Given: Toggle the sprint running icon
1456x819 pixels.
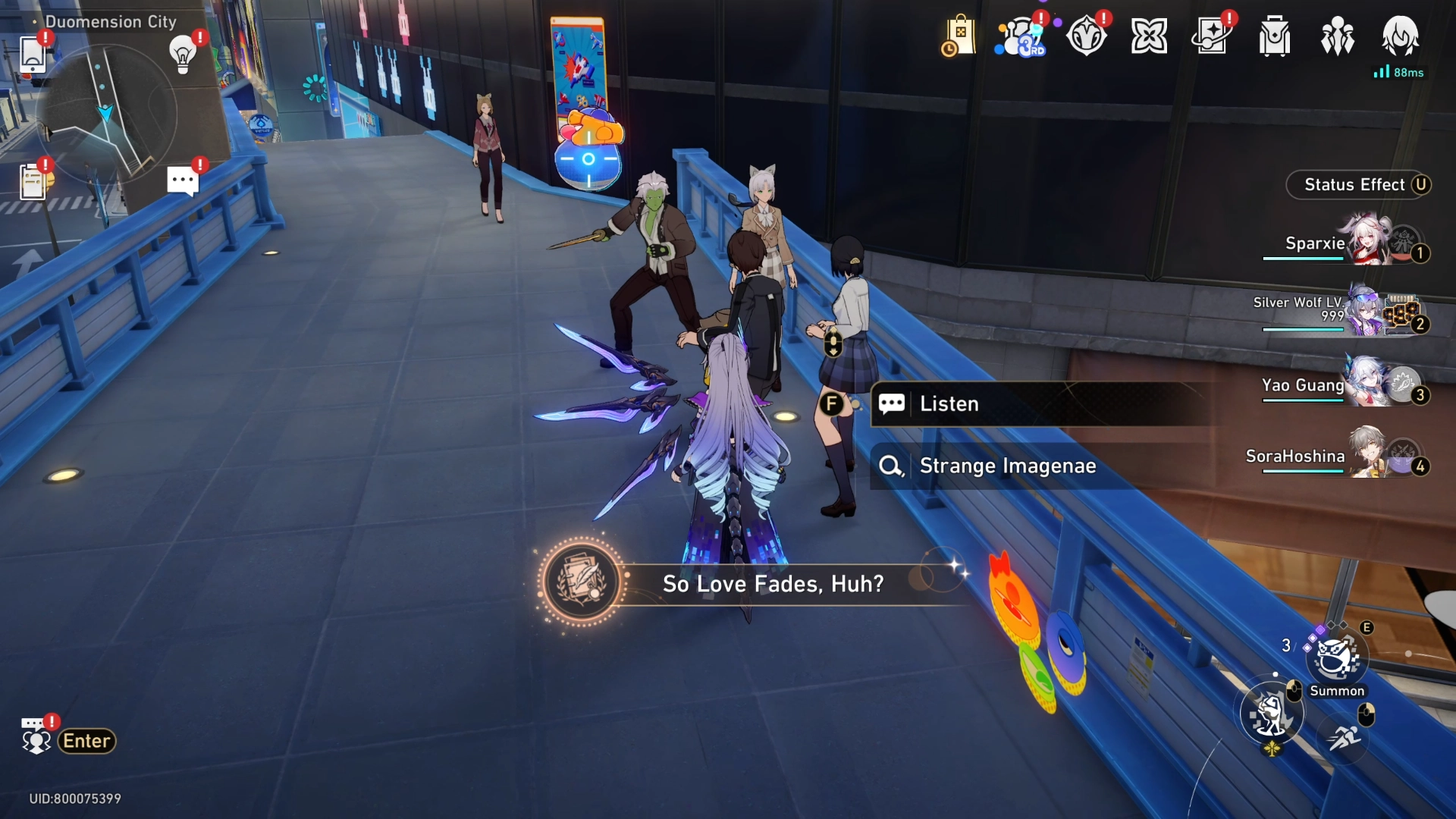Looking at the screenshot, I should click(1344, 736).
